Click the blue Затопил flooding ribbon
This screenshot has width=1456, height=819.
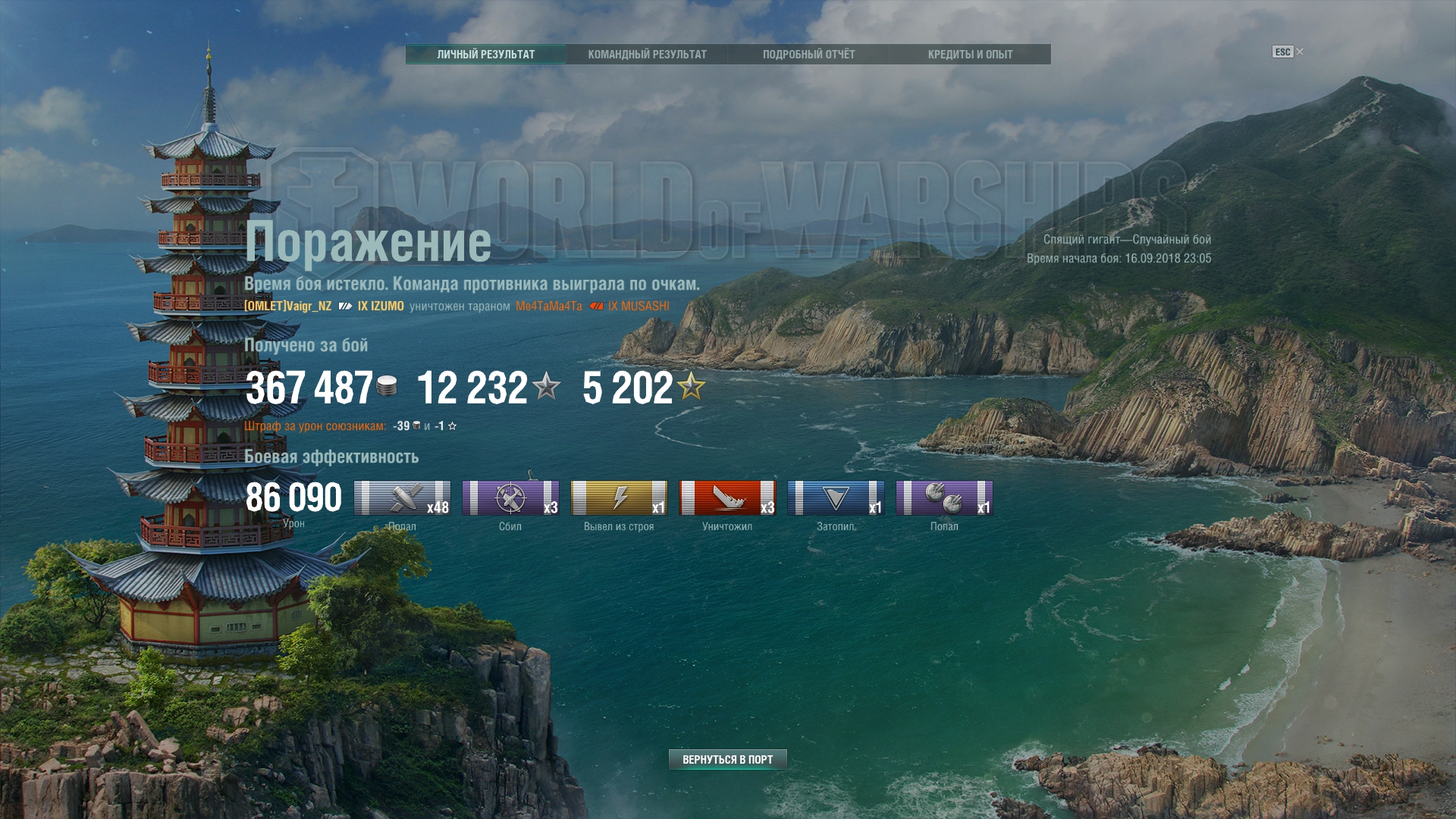(836, 498)
